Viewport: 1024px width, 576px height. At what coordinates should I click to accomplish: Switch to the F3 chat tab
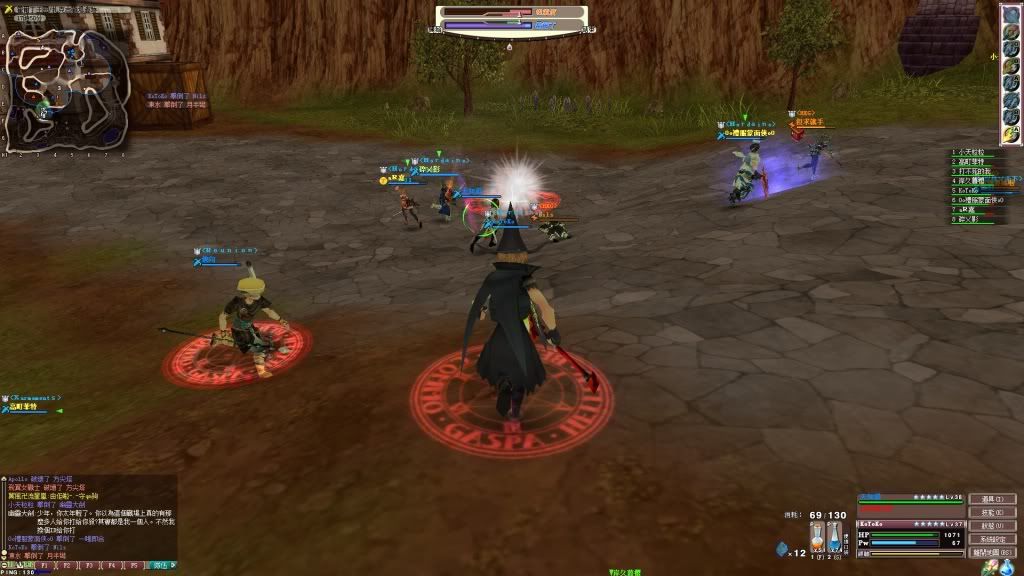(x=87, y=566)
